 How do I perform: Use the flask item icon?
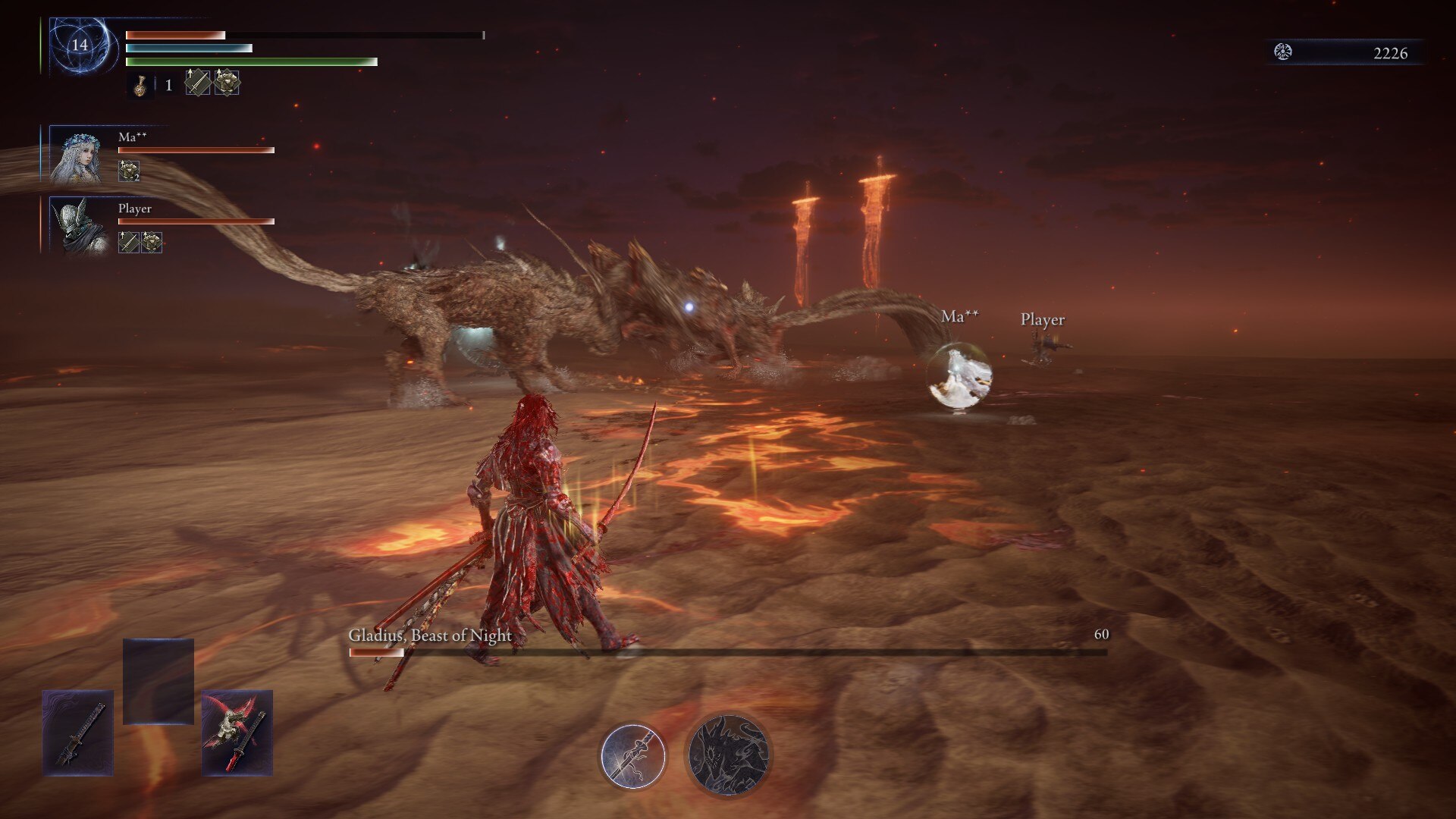(140, 85)
